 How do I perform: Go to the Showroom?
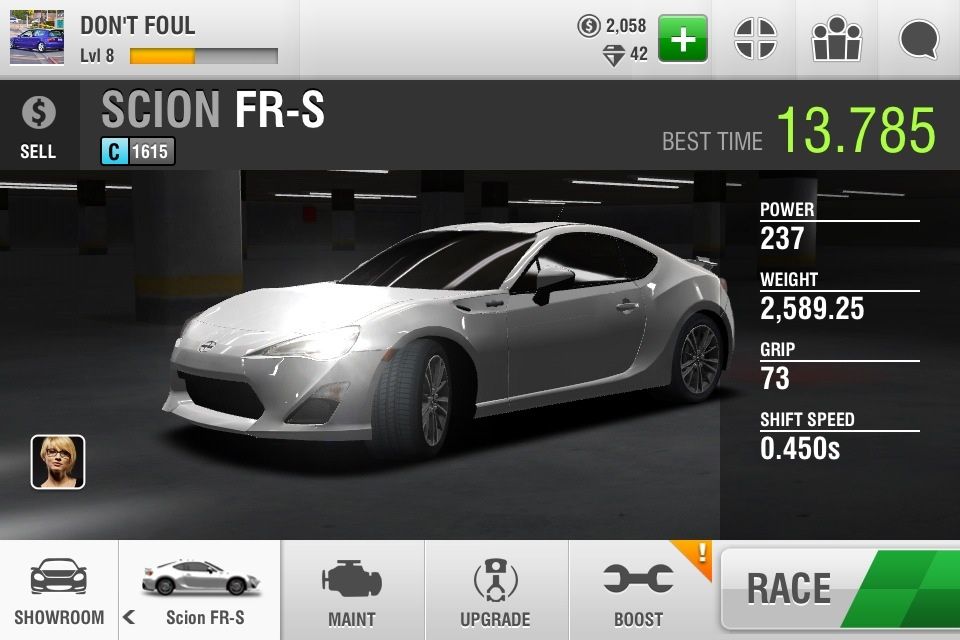(58, 592)
